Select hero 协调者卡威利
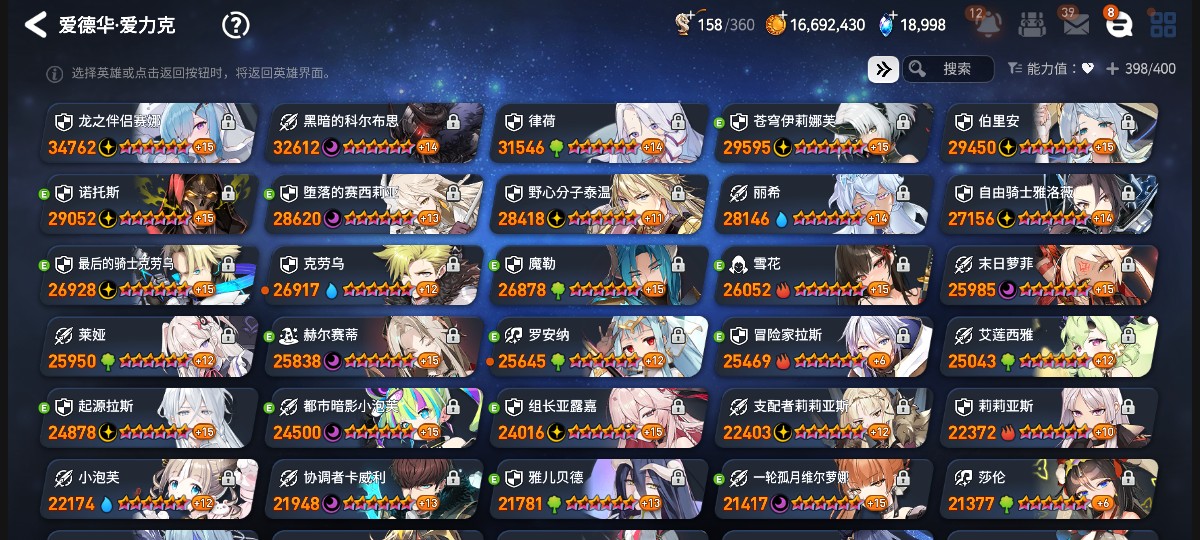 [x=375, y=490]
